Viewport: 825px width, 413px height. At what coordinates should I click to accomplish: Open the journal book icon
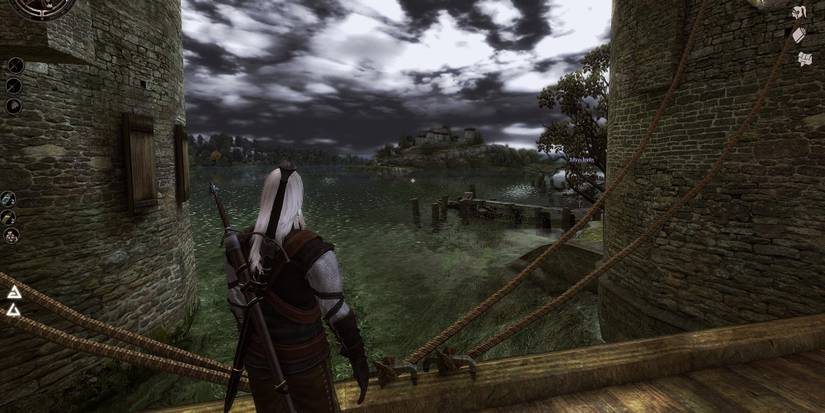click(x=799, y=35)
